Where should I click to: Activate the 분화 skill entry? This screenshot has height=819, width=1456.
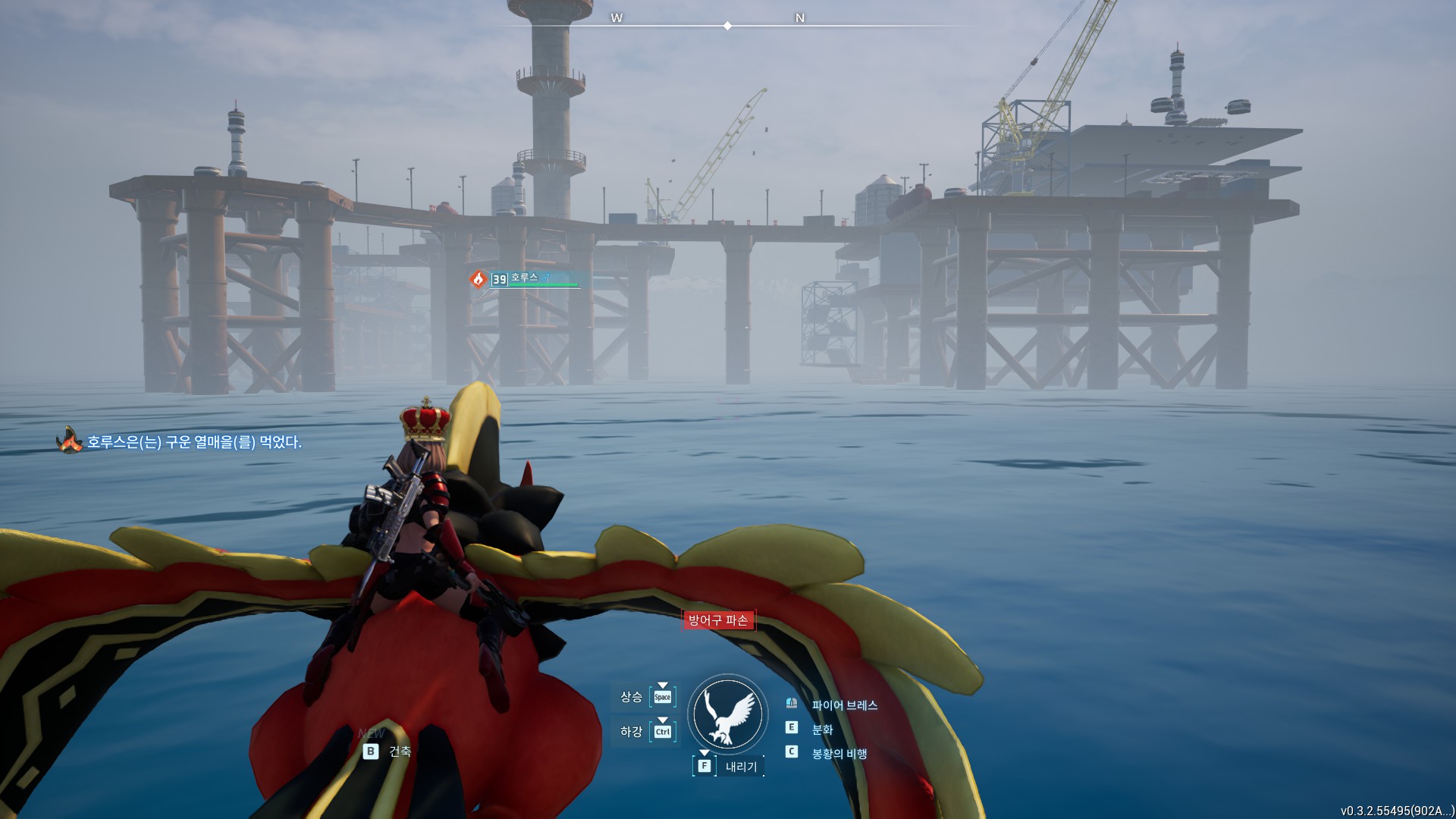[822, 730]
